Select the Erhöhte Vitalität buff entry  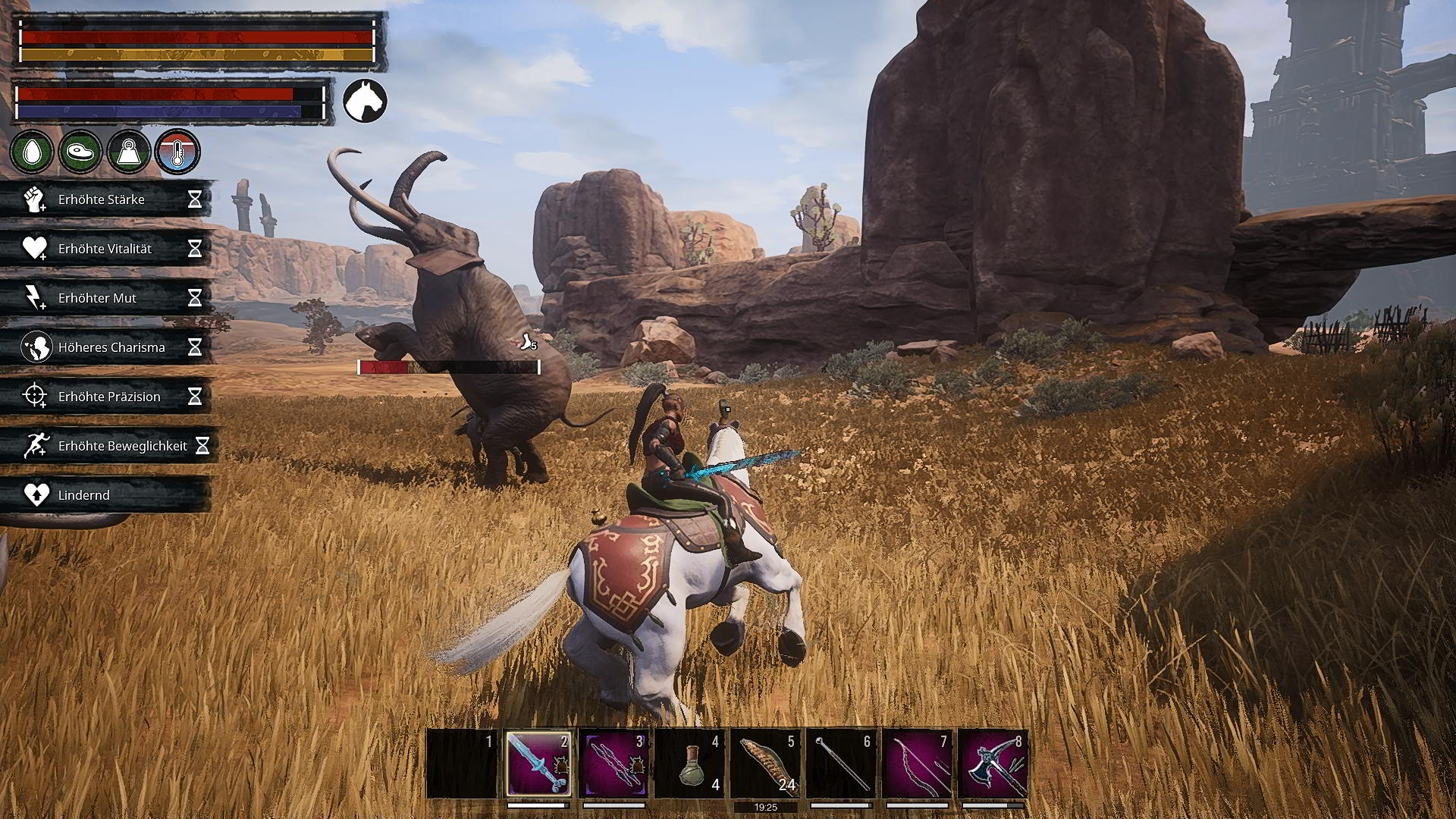106,249
